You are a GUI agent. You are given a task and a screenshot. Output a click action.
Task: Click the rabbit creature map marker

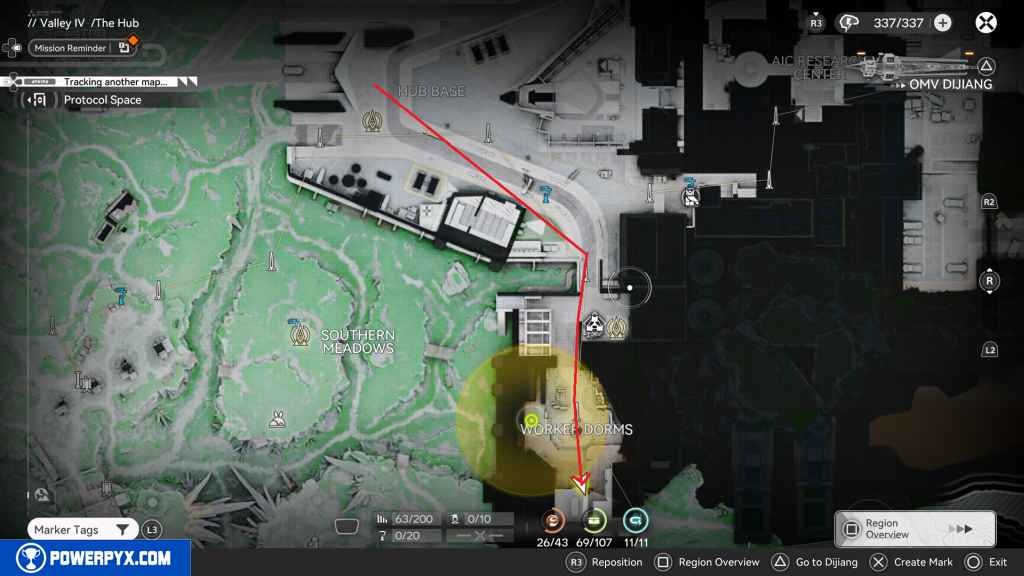click(277, 424)
